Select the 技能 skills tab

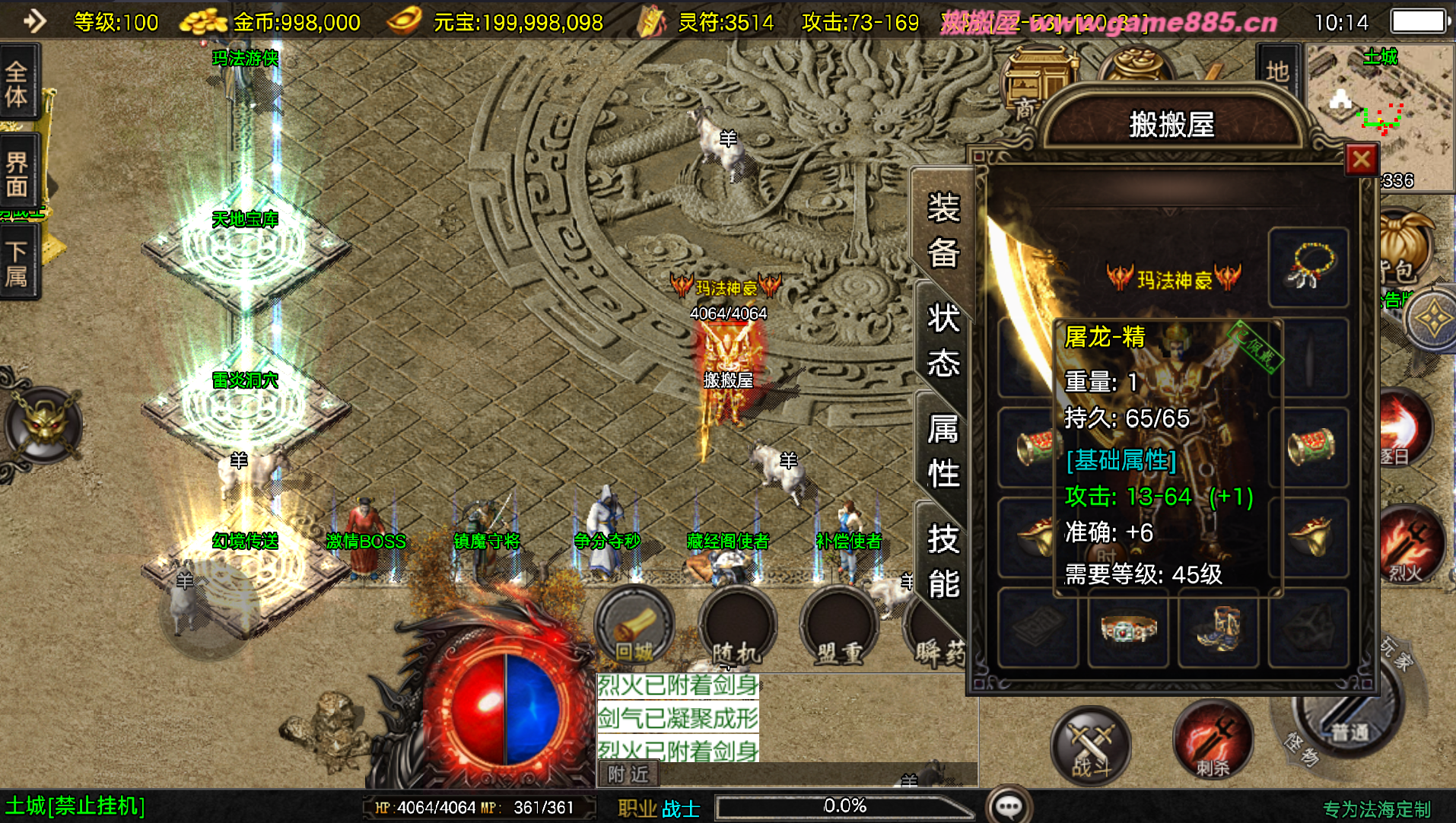click(x=943, y=561)
